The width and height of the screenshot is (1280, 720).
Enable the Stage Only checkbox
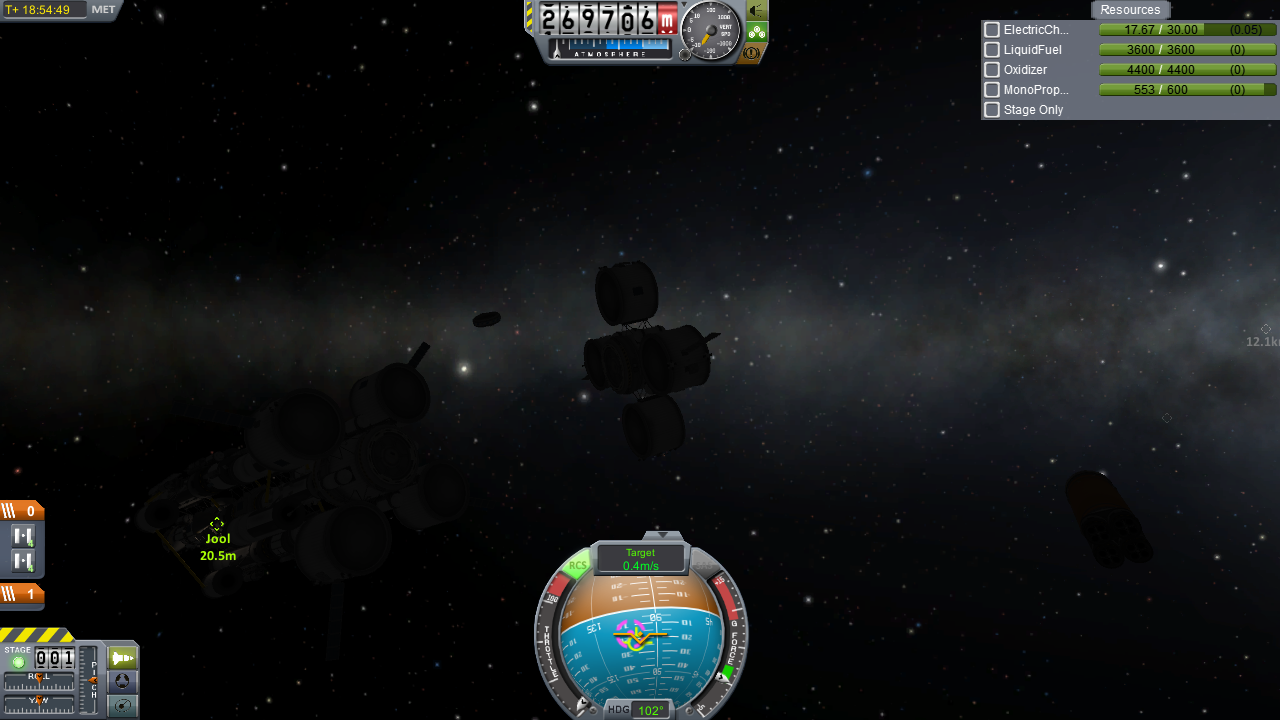click(992, 110)
